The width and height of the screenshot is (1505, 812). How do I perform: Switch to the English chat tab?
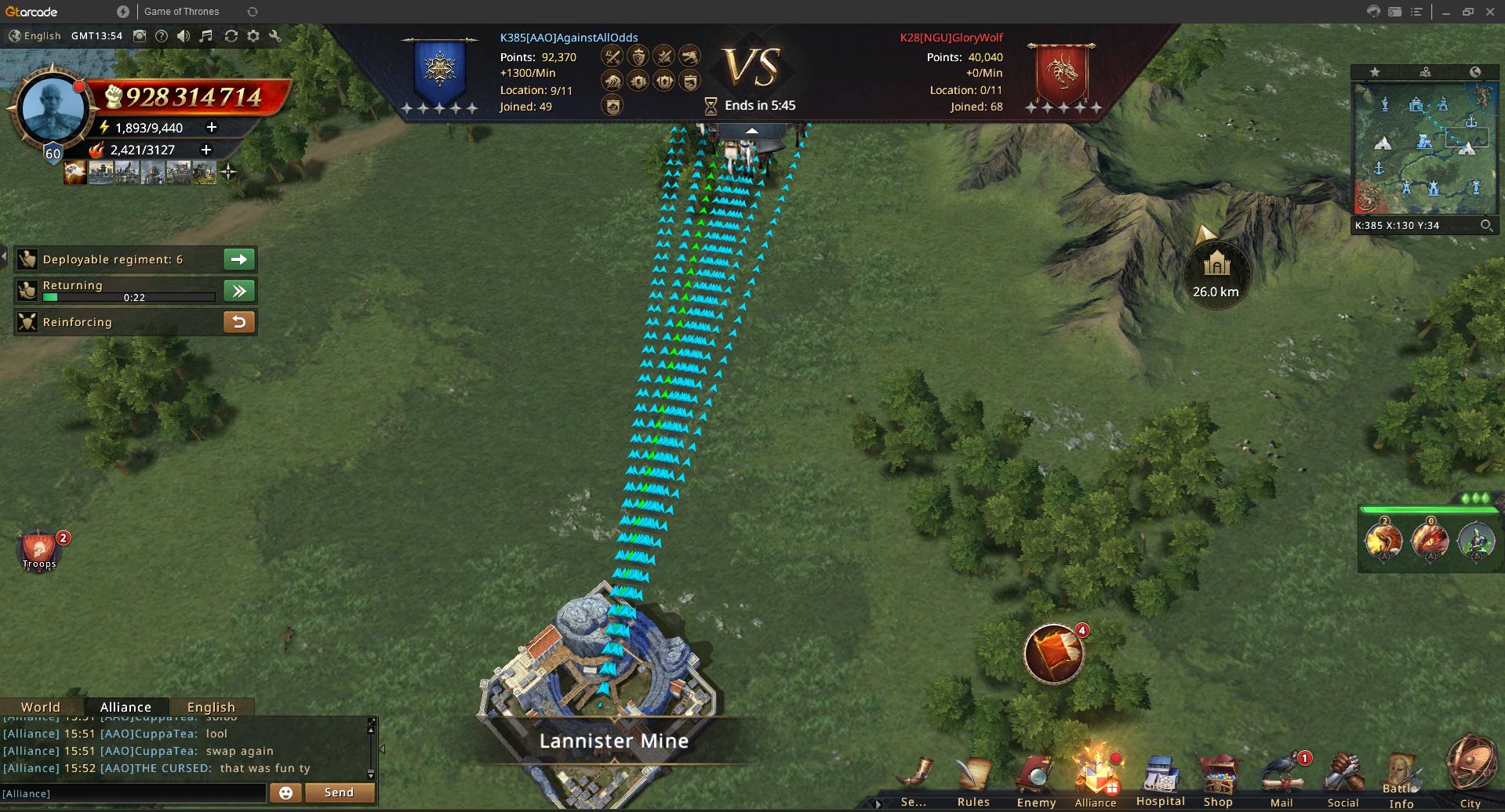point(211,706)
